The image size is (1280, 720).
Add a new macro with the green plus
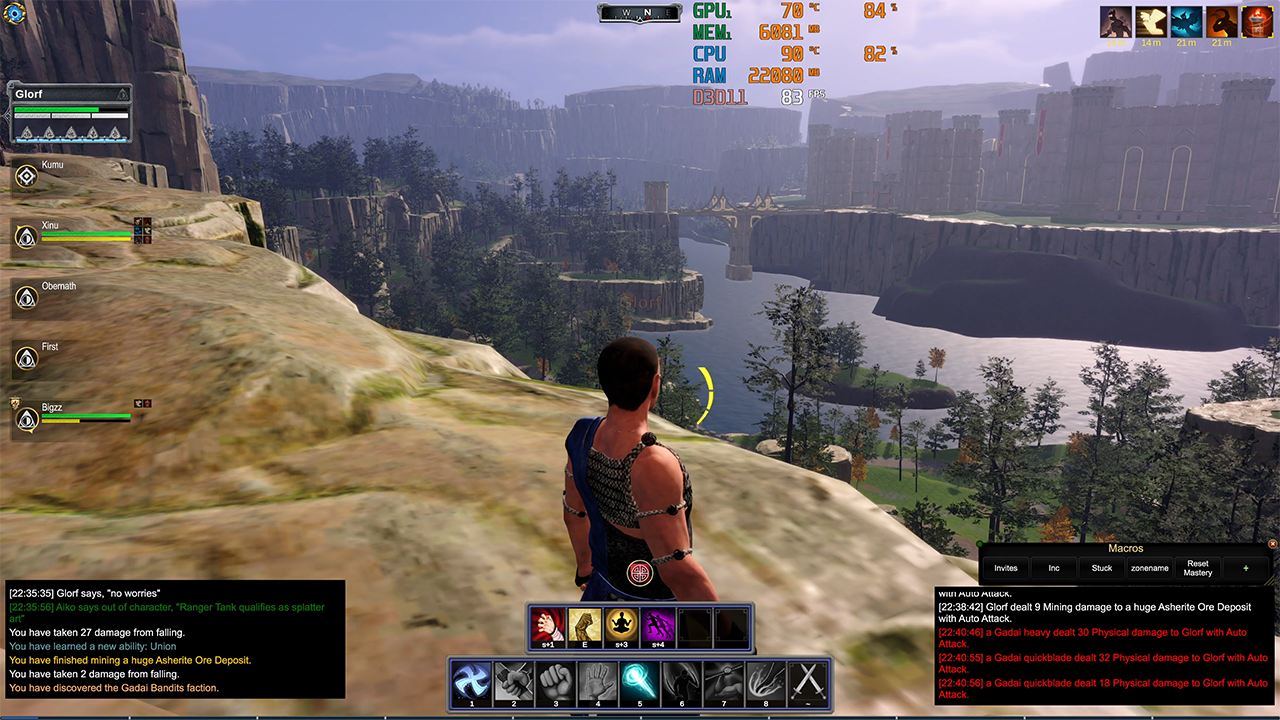(x=1245, y=568)
